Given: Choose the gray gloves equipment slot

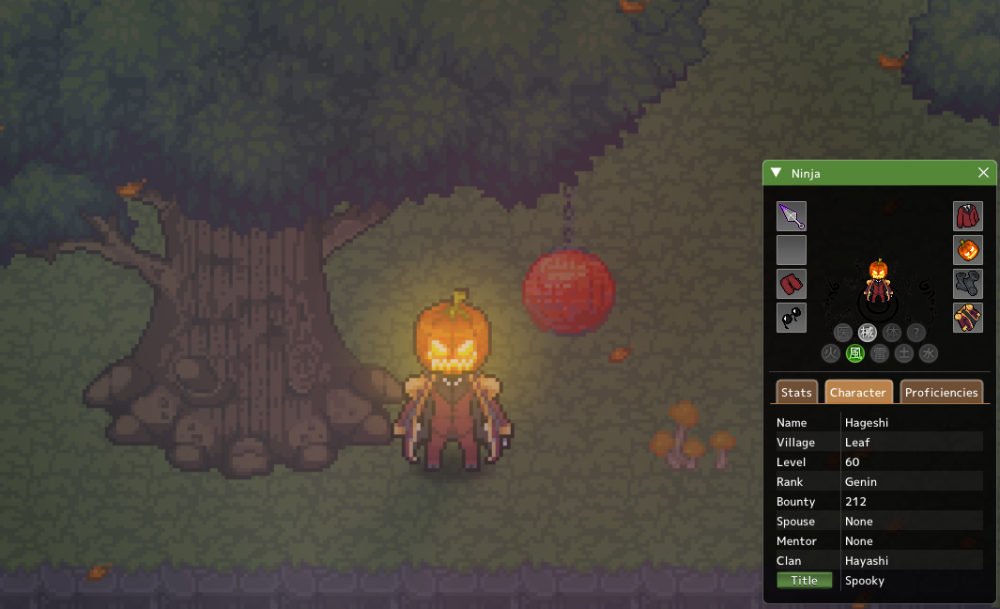Looking at the screenshot, I should (967, 284).
